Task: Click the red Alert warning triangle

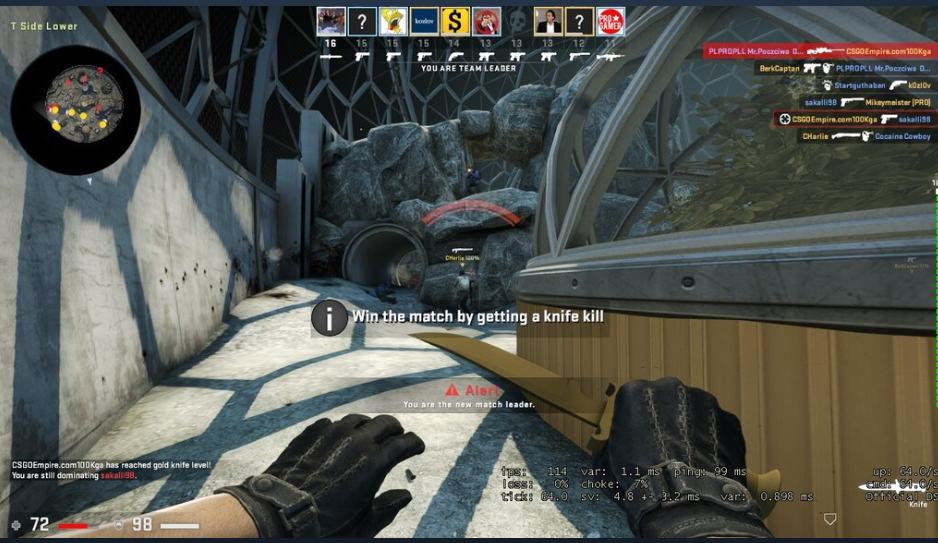Action: (x=452, y=389)
